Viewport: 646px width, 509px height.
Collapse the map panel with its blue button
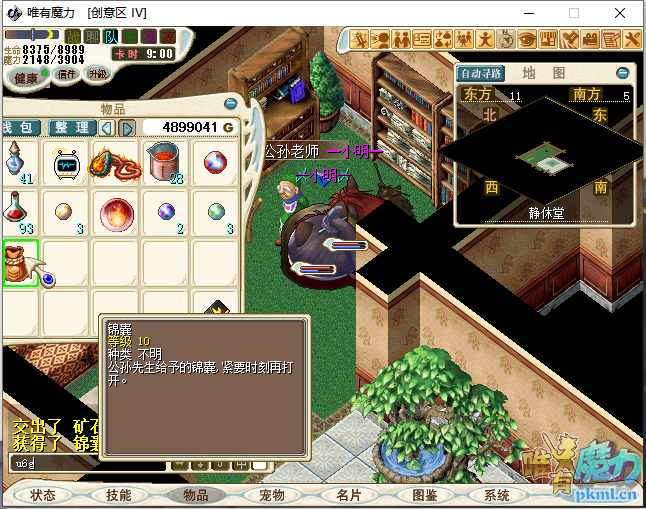[622, 73]
